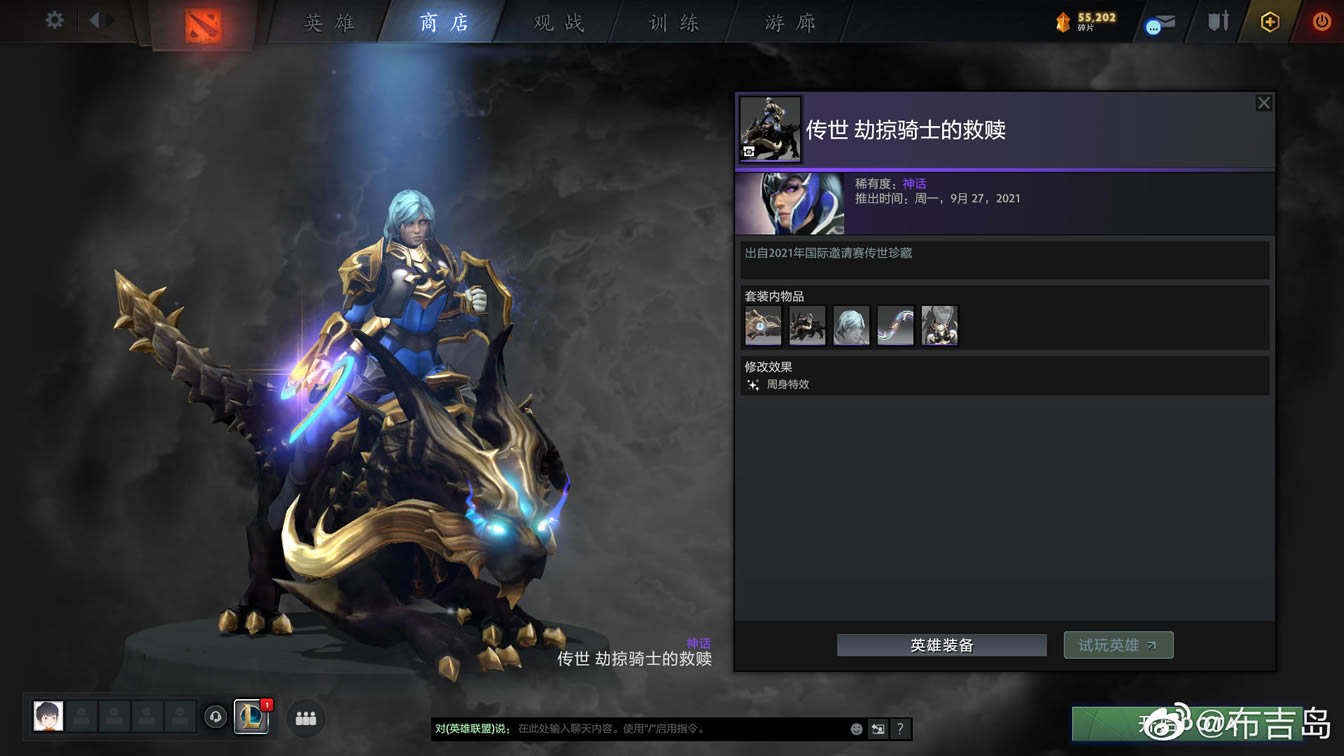Viewport: 1344px width, 756px height.
Task: Open the armory shield-and-sword panel
Action: pos(1216,20)
